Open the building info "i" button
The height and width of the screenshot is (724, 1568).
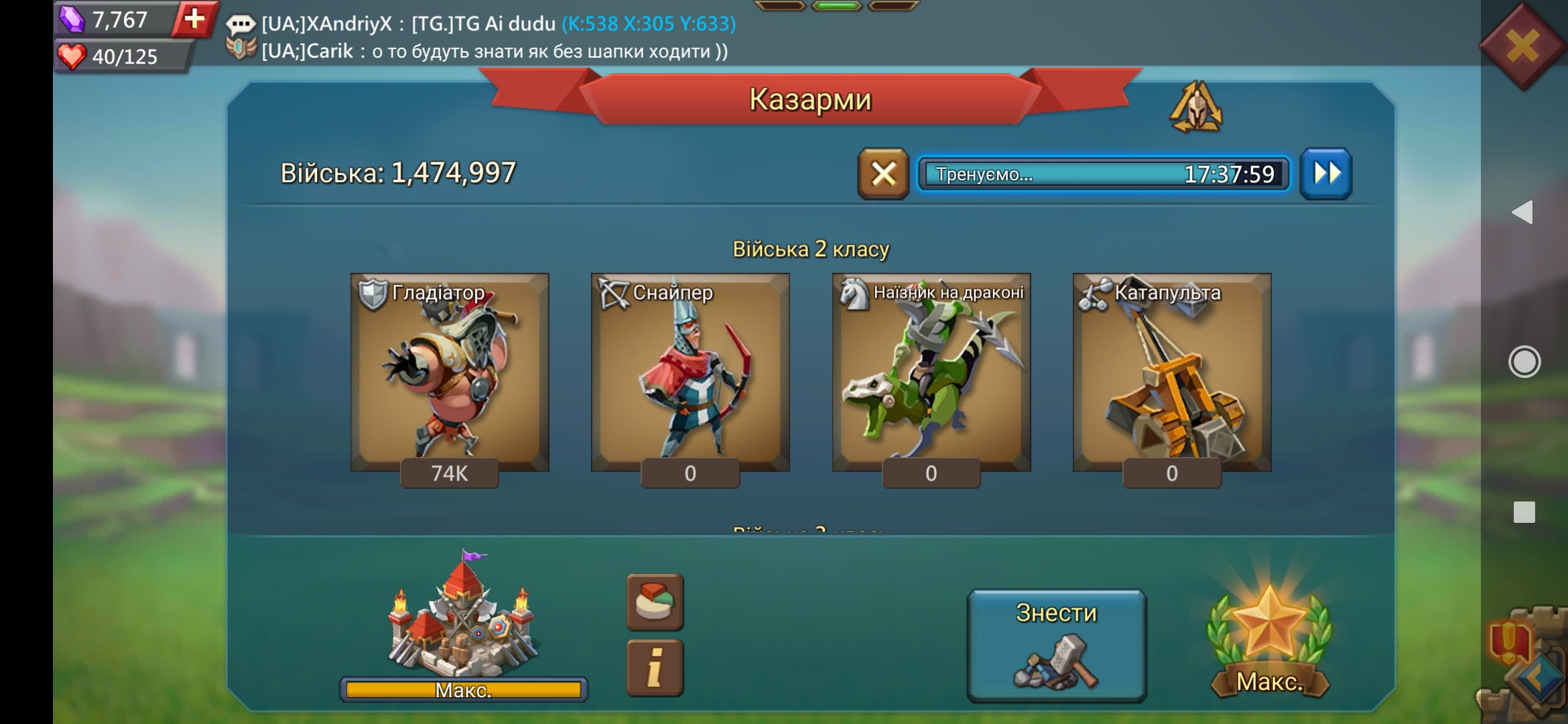[x=655, y=668]
